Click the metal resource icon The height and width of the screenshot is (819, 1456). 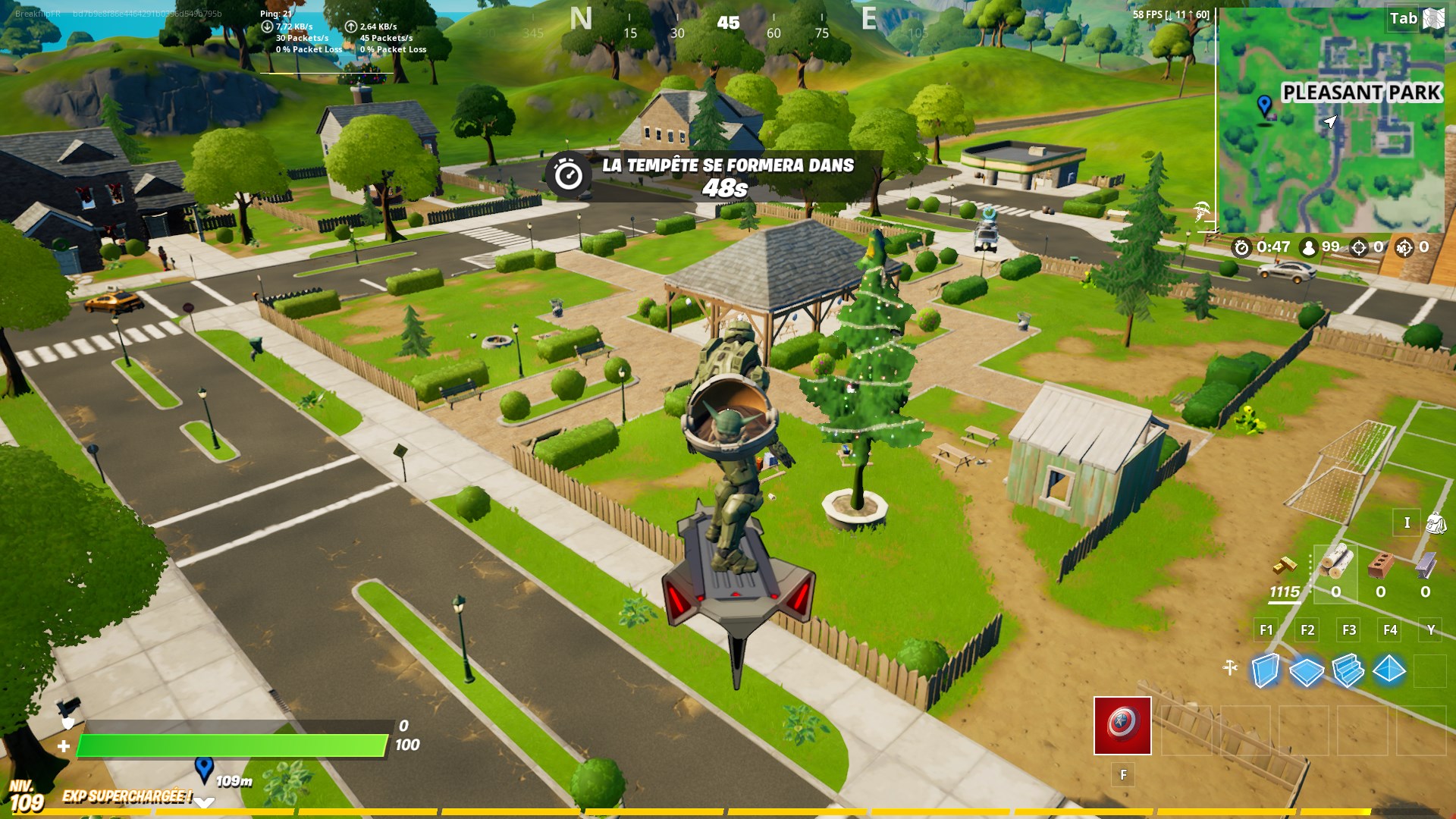tap(1426, 566)
